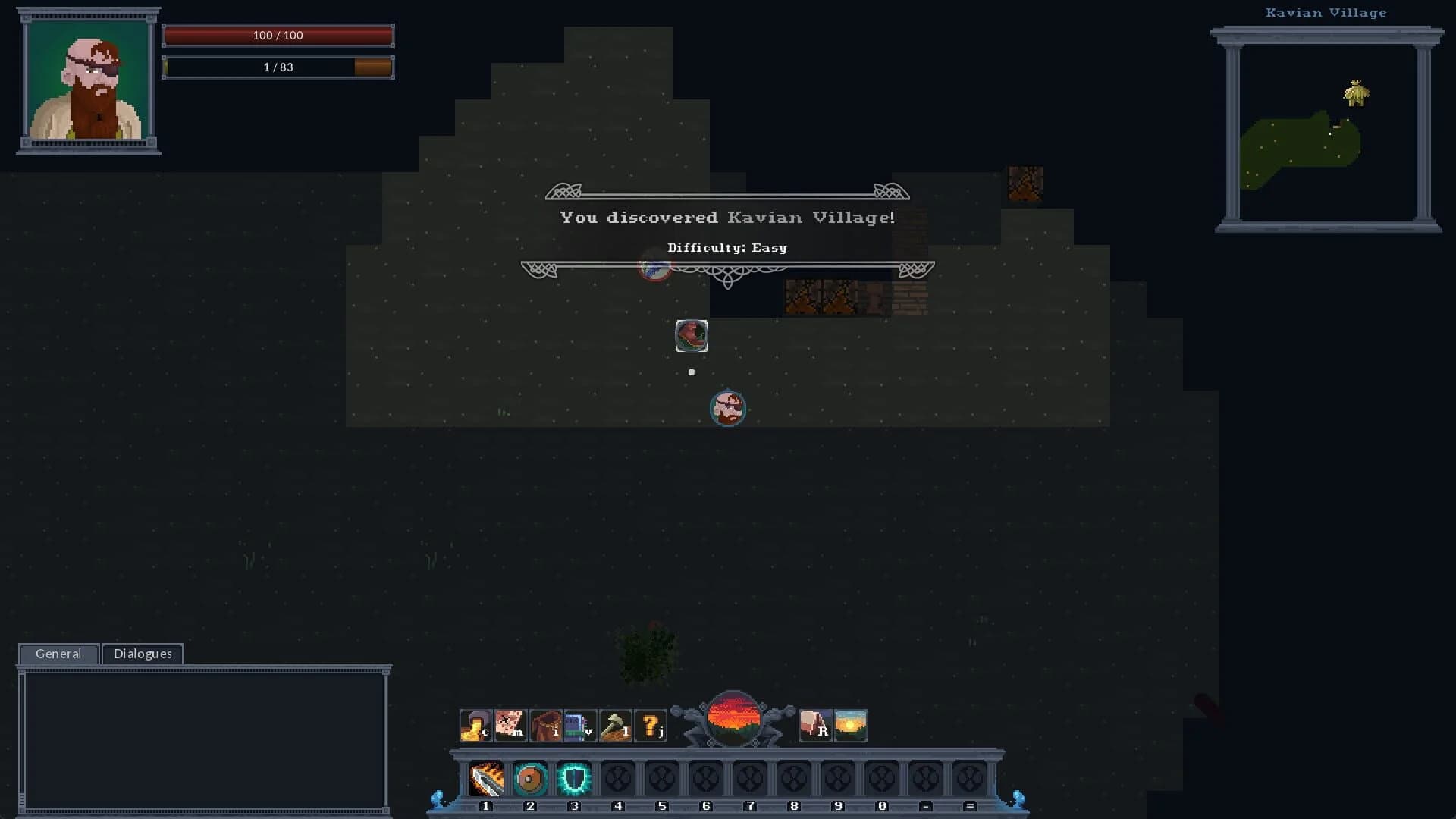Switch to the Dialogues tab
Image resolution: width=1456 pixels, height=819 pixels.
[143, 654]
